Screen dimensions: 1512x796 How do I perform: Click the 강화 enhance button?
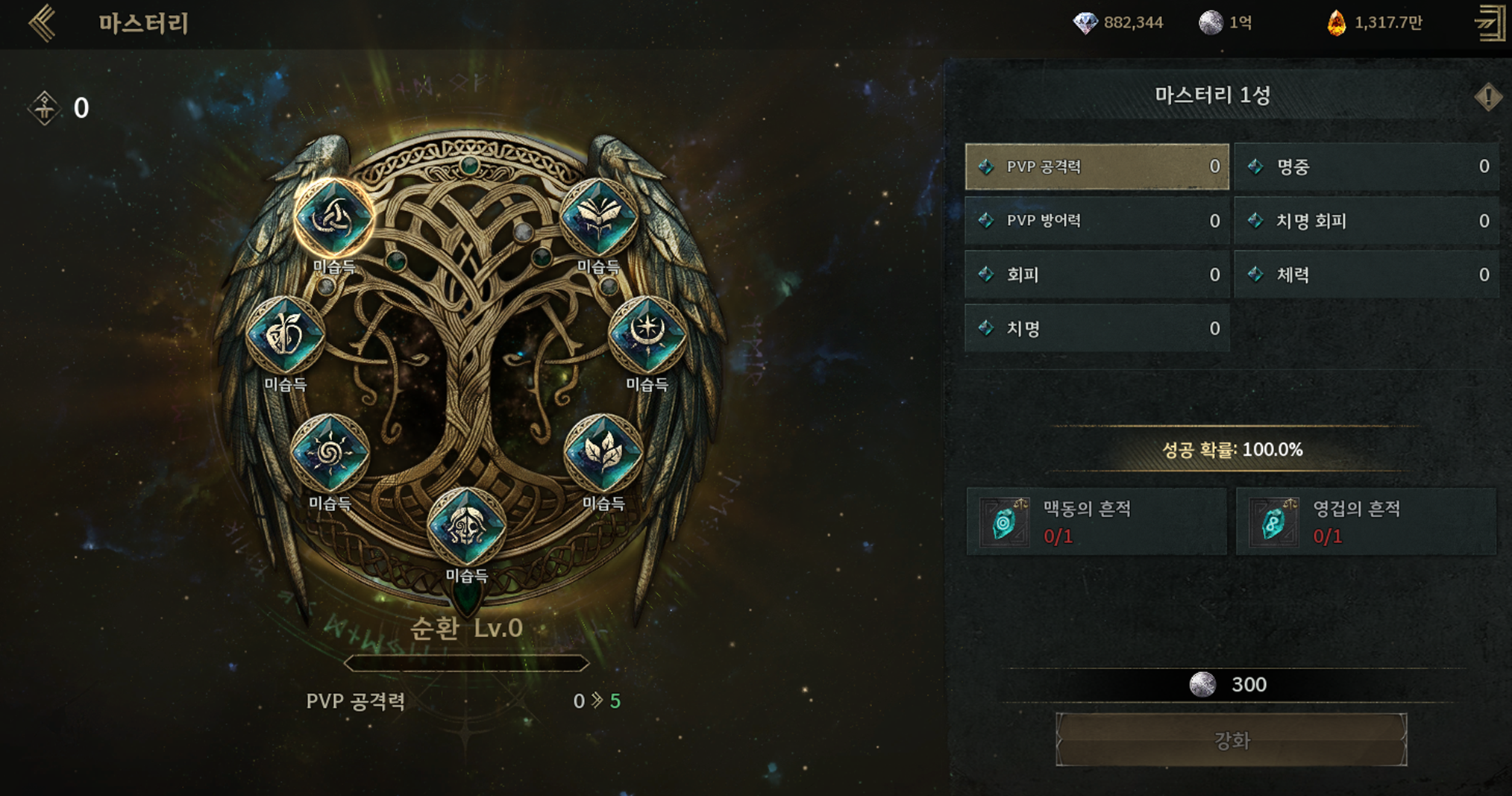point(1231,740)
